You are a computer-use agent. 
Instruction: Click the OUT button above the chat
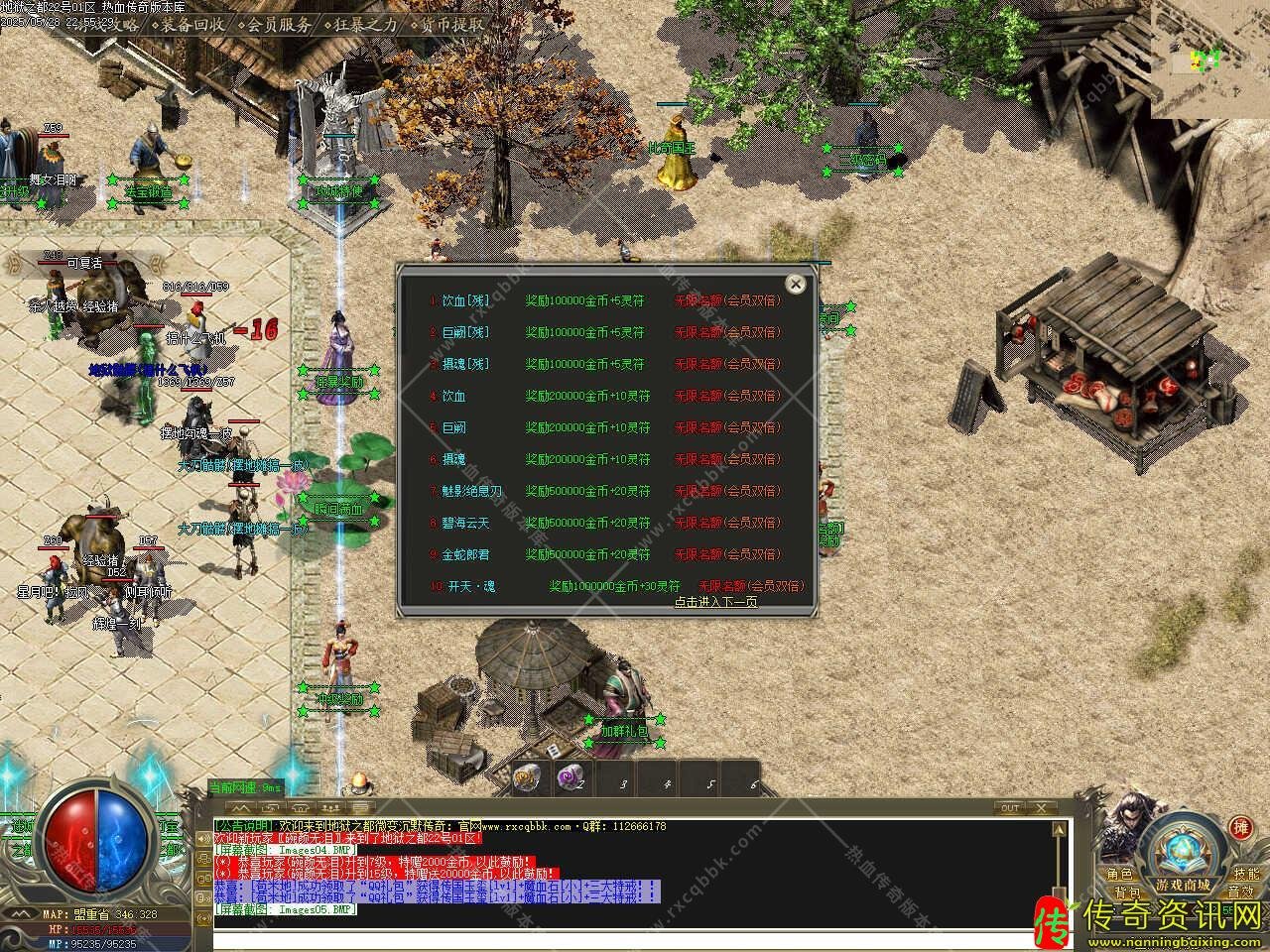1010,808
